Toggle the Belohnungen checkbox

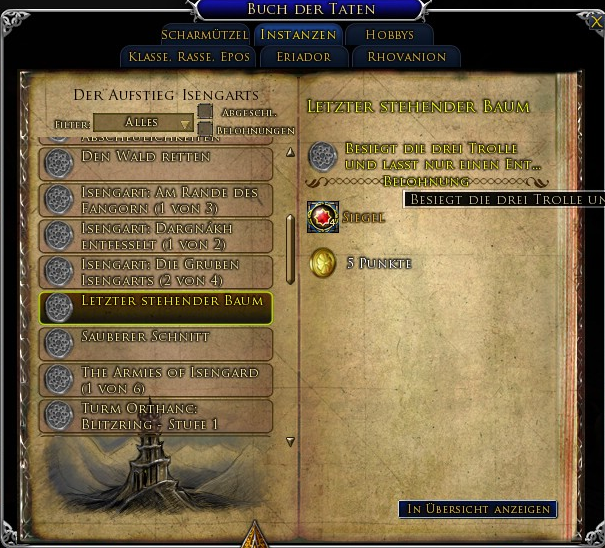205,129
